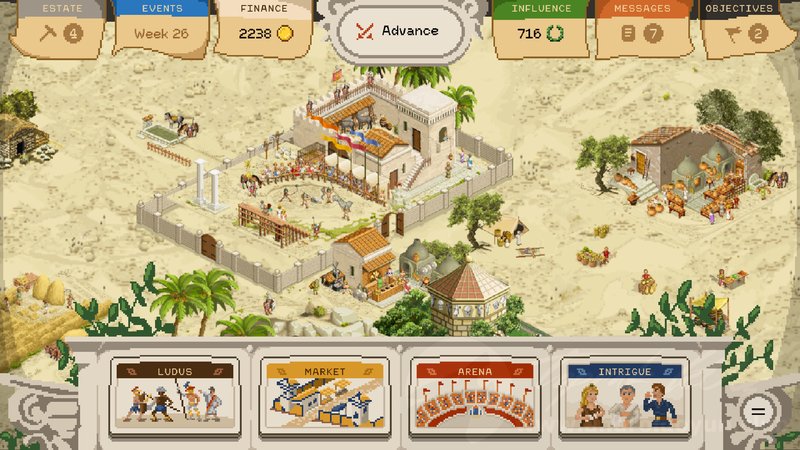The image size is (800, 450).
Task: Open the Intrigue card
Action: click(624, 393)
